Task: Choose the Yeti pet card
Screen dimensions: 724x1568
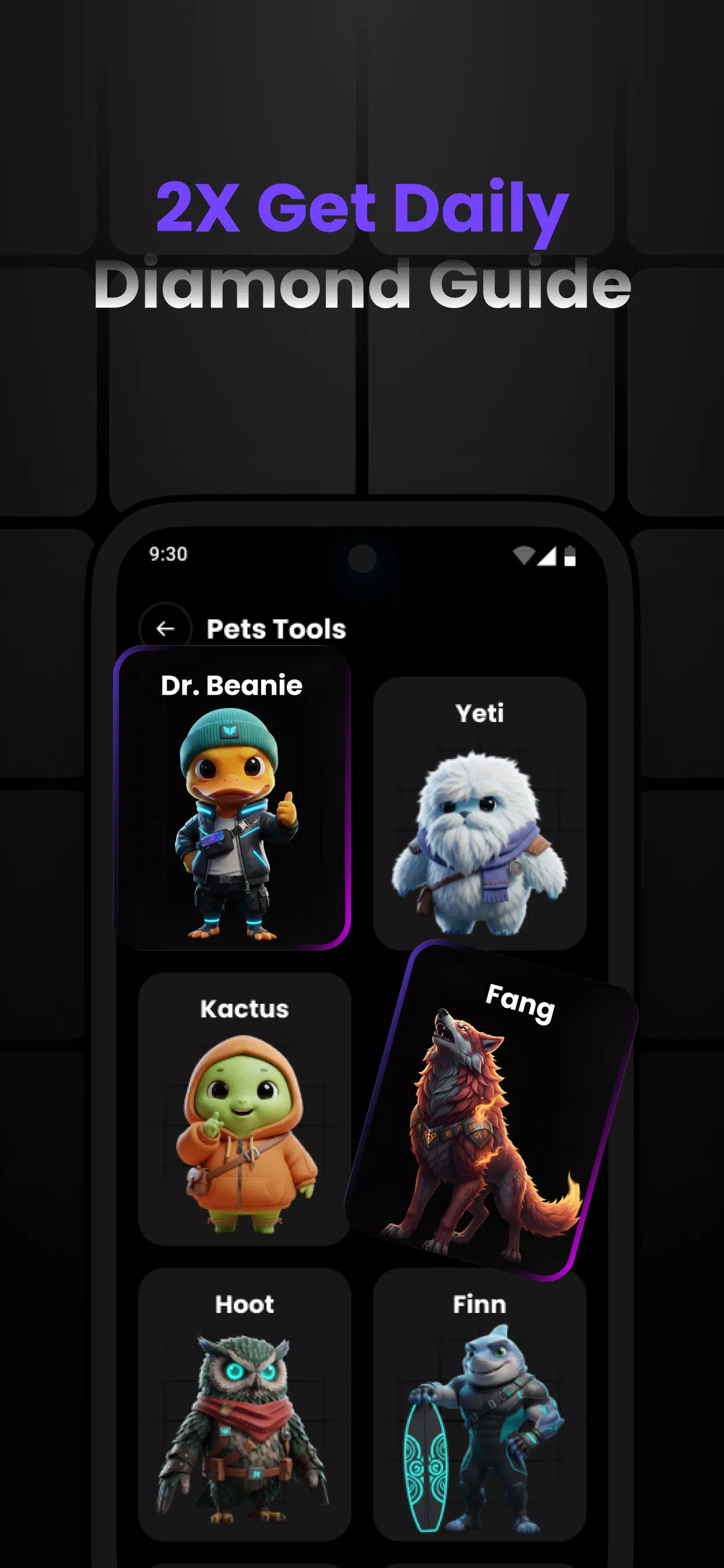Action: pos(479,813)
